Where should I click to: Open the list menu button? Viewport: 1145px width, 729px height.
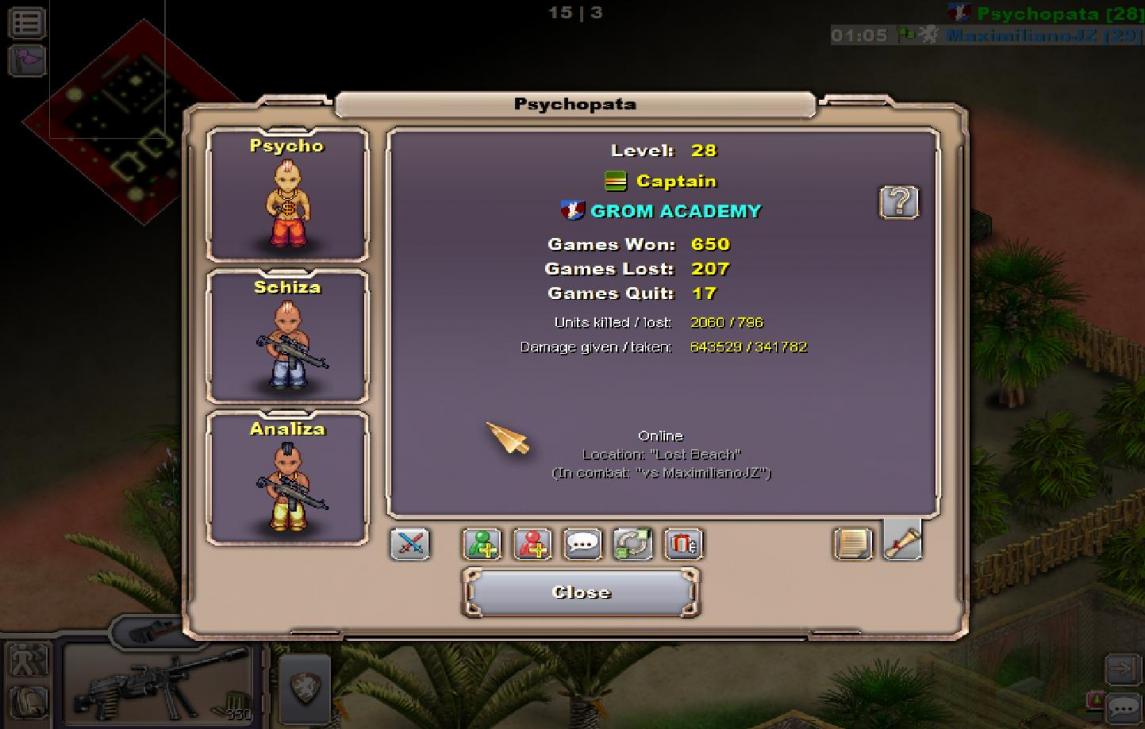coord(27,23)
